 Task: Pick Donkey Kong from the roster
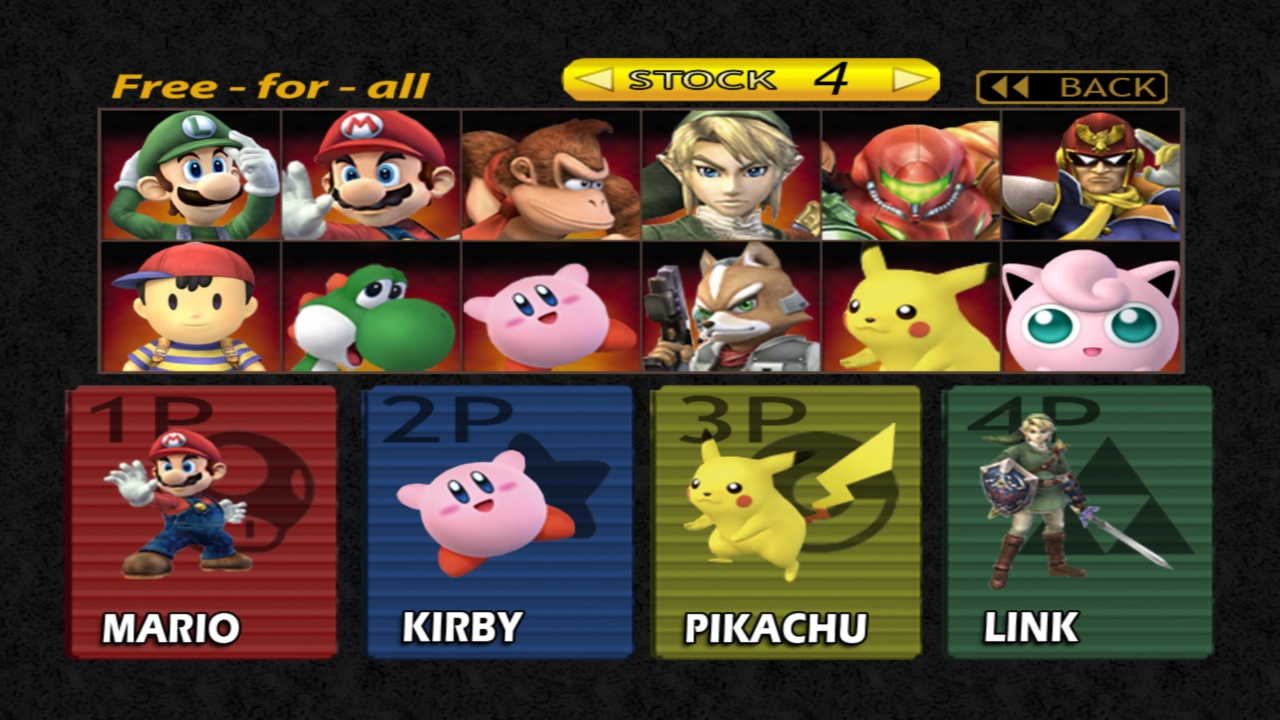pos(551,175)
